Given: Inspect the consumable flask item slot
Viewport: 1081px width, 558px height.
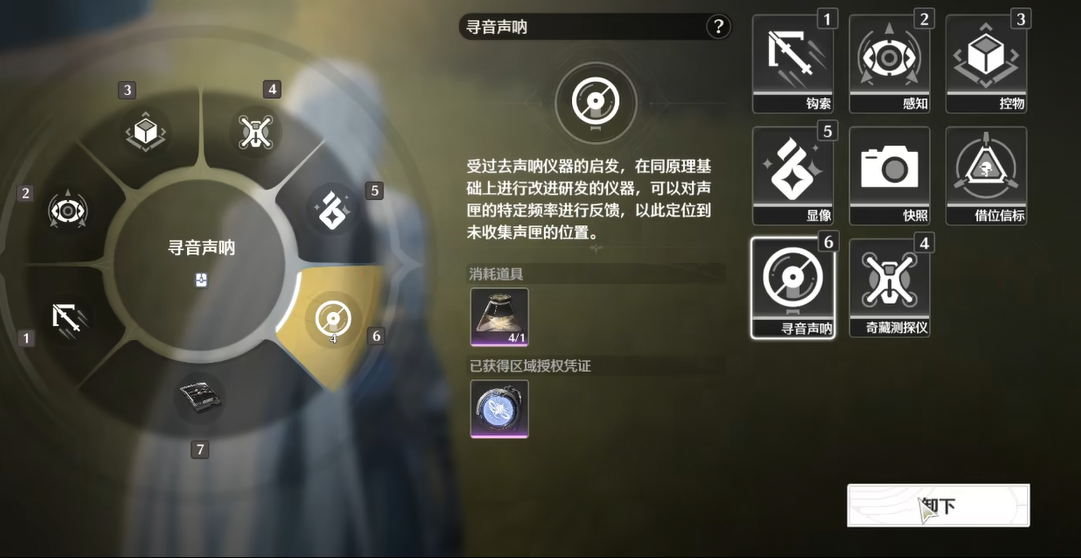Looking at the screenshot, I should [x=499, y=316].
